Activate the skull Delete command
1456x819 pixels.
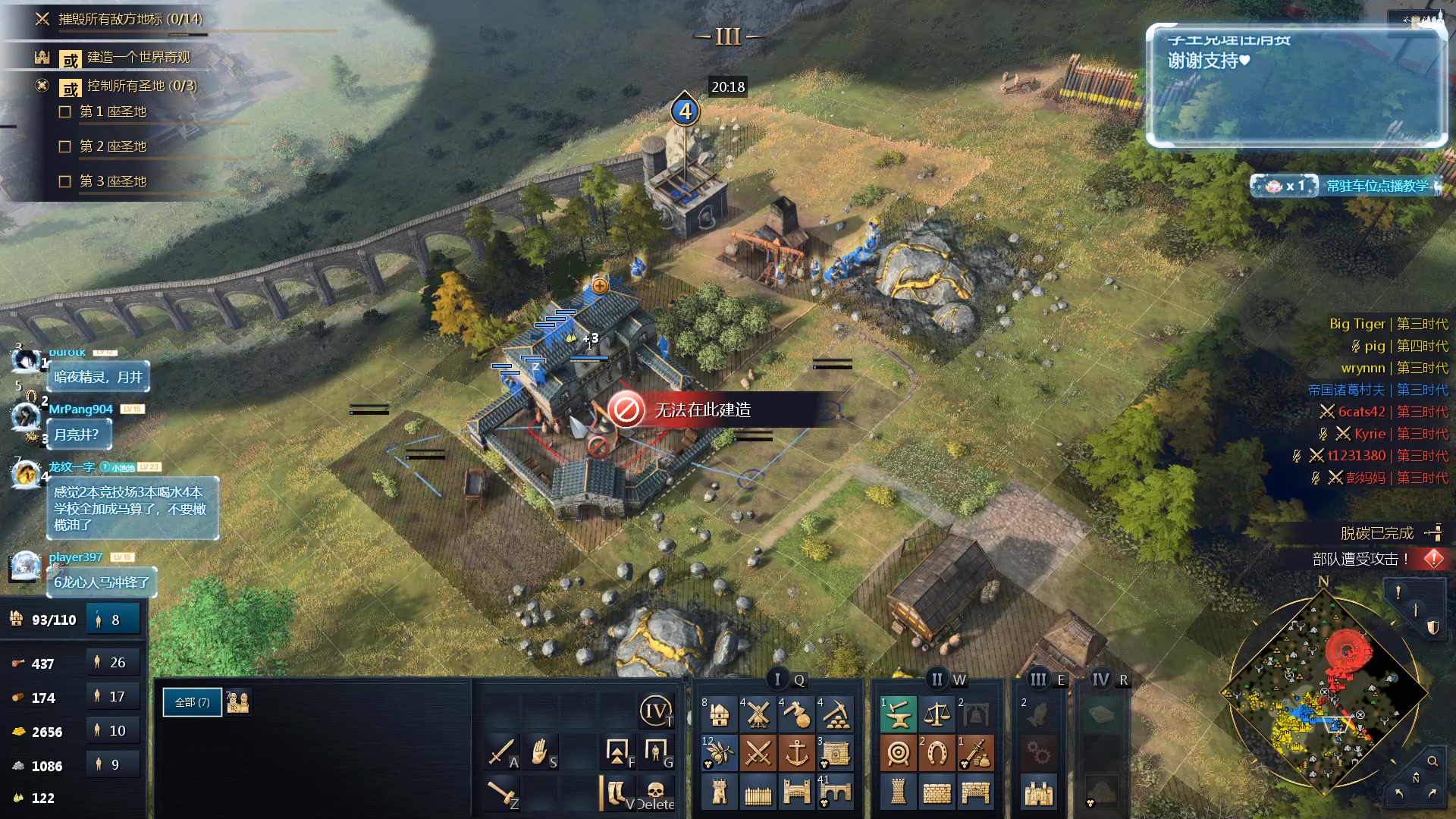[x=655, y=793]
